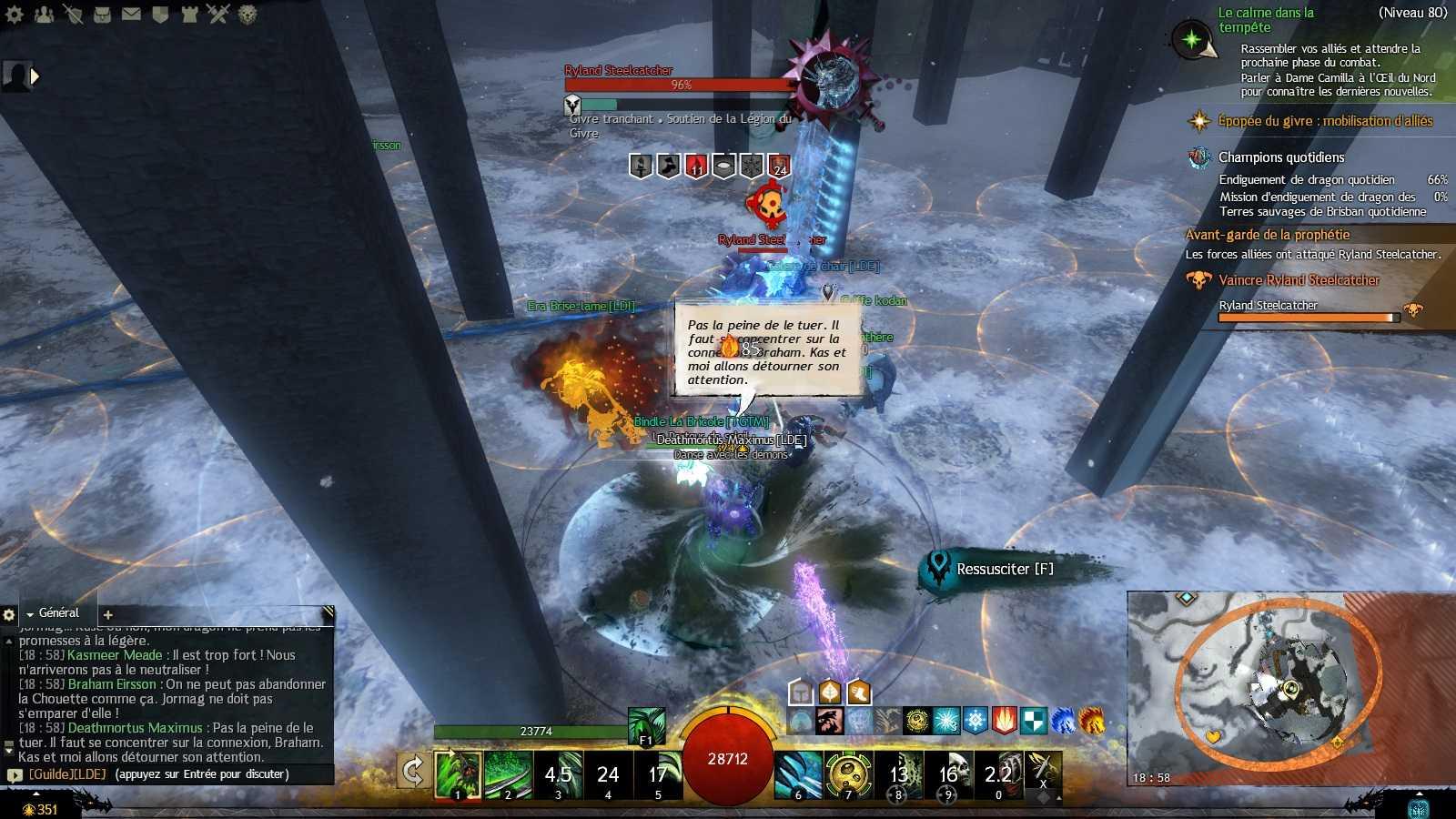Open the crossed swords PvP panel
The height and width of the screenshot is (819, 1456).
[217, 14]
